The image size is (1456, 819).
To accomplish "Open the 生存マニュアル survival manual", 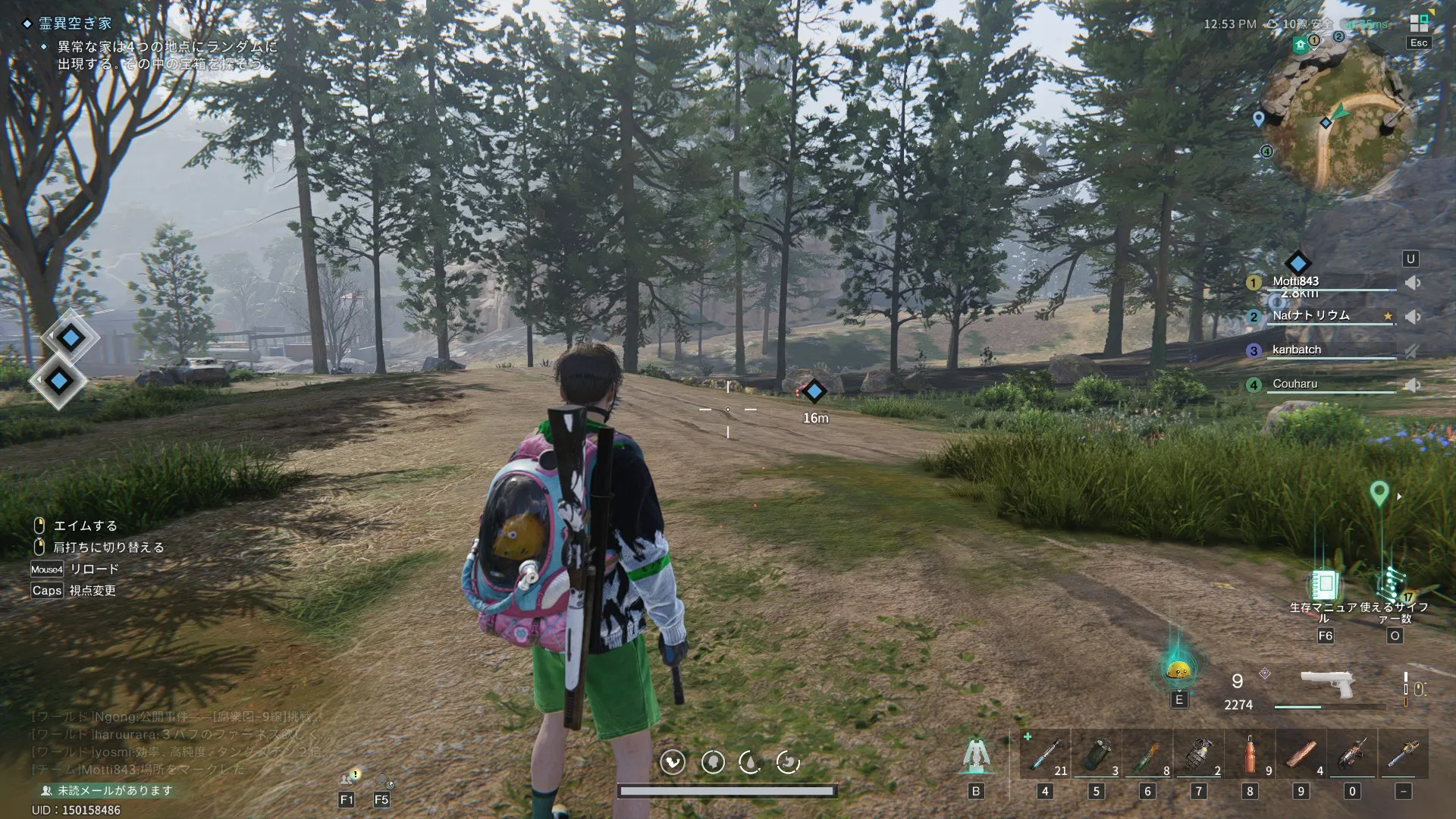I will [1325, 585].
